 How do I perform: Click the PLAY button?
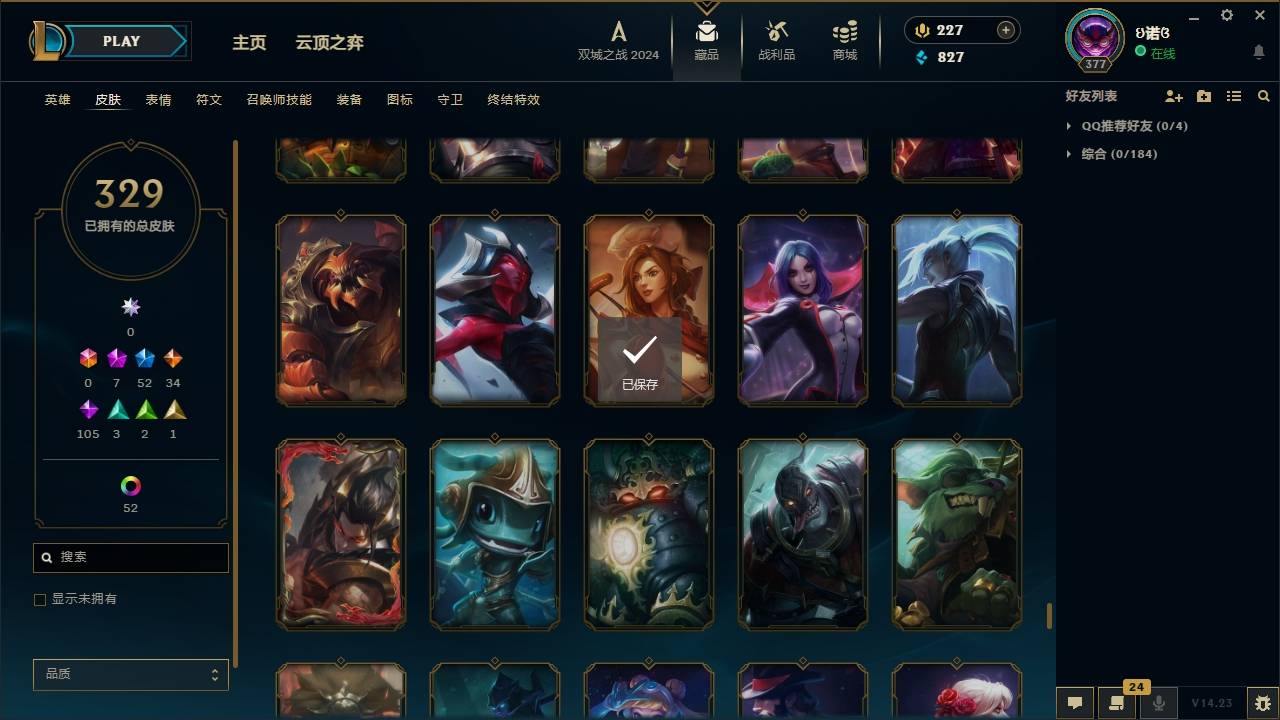pos(120,41)
